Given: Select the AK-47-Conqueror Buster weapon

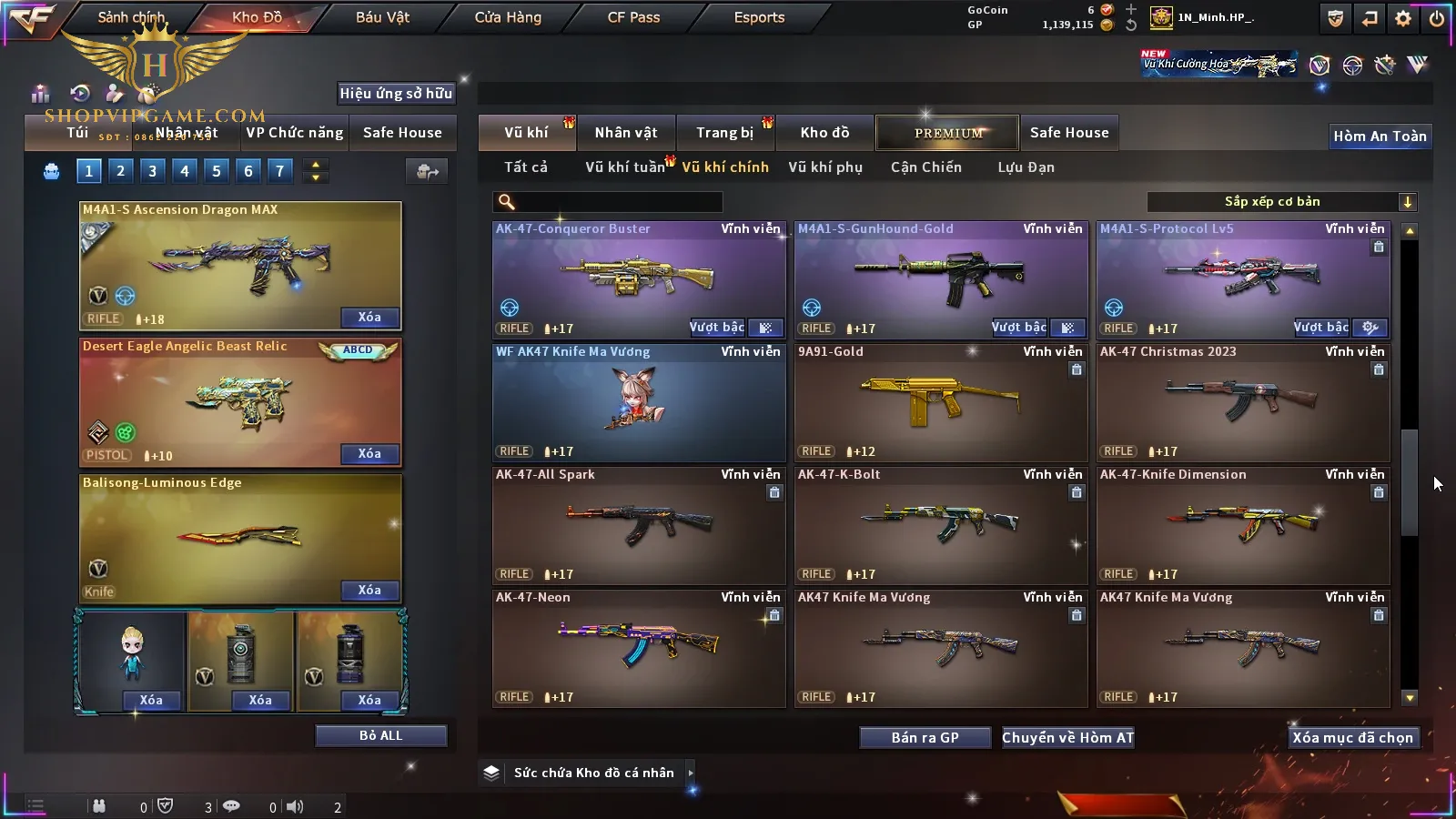Looking at the screenshot, I should 638,279.
